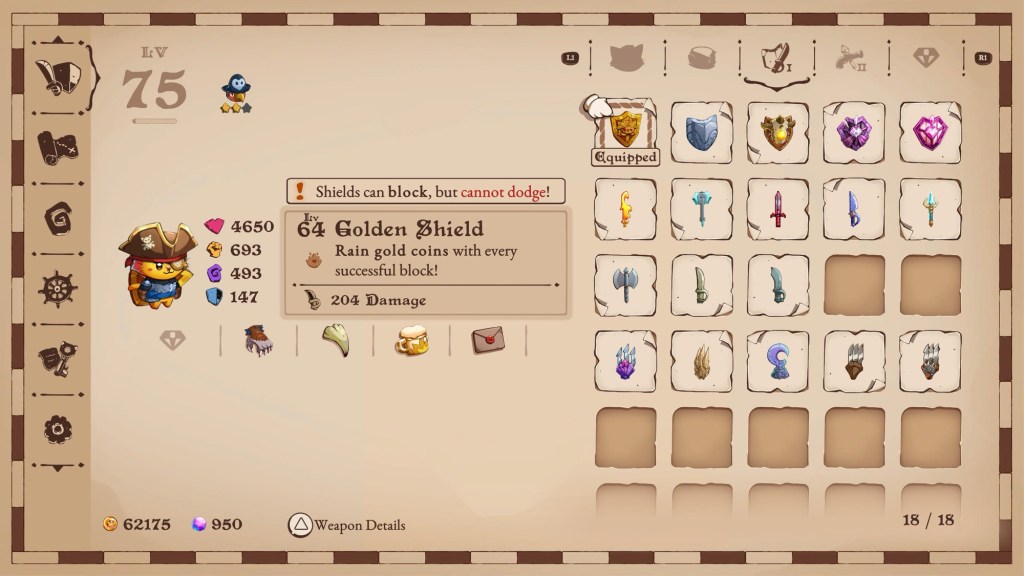This screenshot has width=1024, height=576.
Task: Select the equipment menu at top of sidebar
Action: click(x=58, y=76)
